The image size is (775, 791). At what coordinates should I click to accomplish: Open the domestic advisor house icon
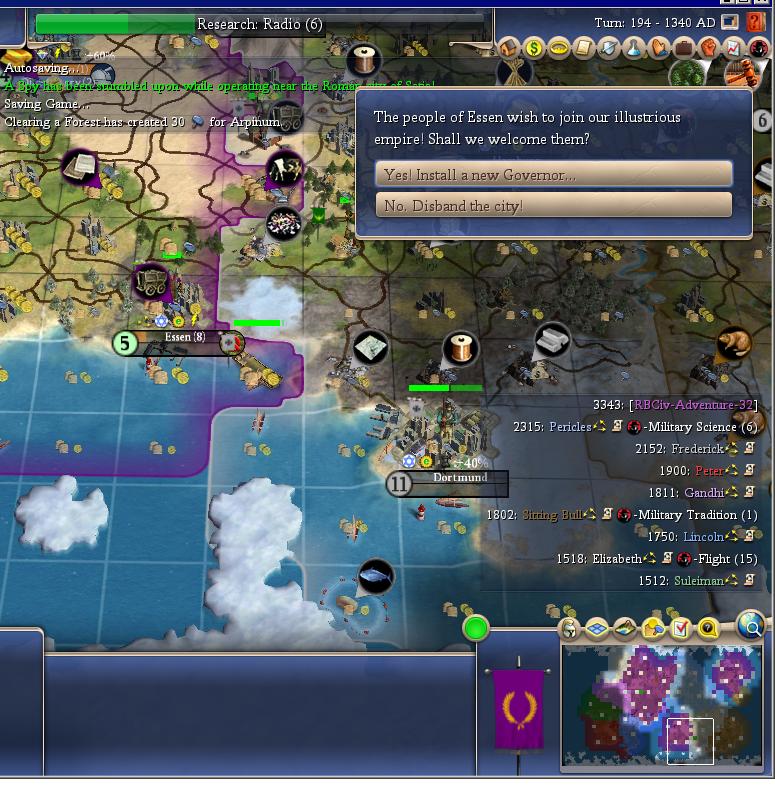[509, 48]
